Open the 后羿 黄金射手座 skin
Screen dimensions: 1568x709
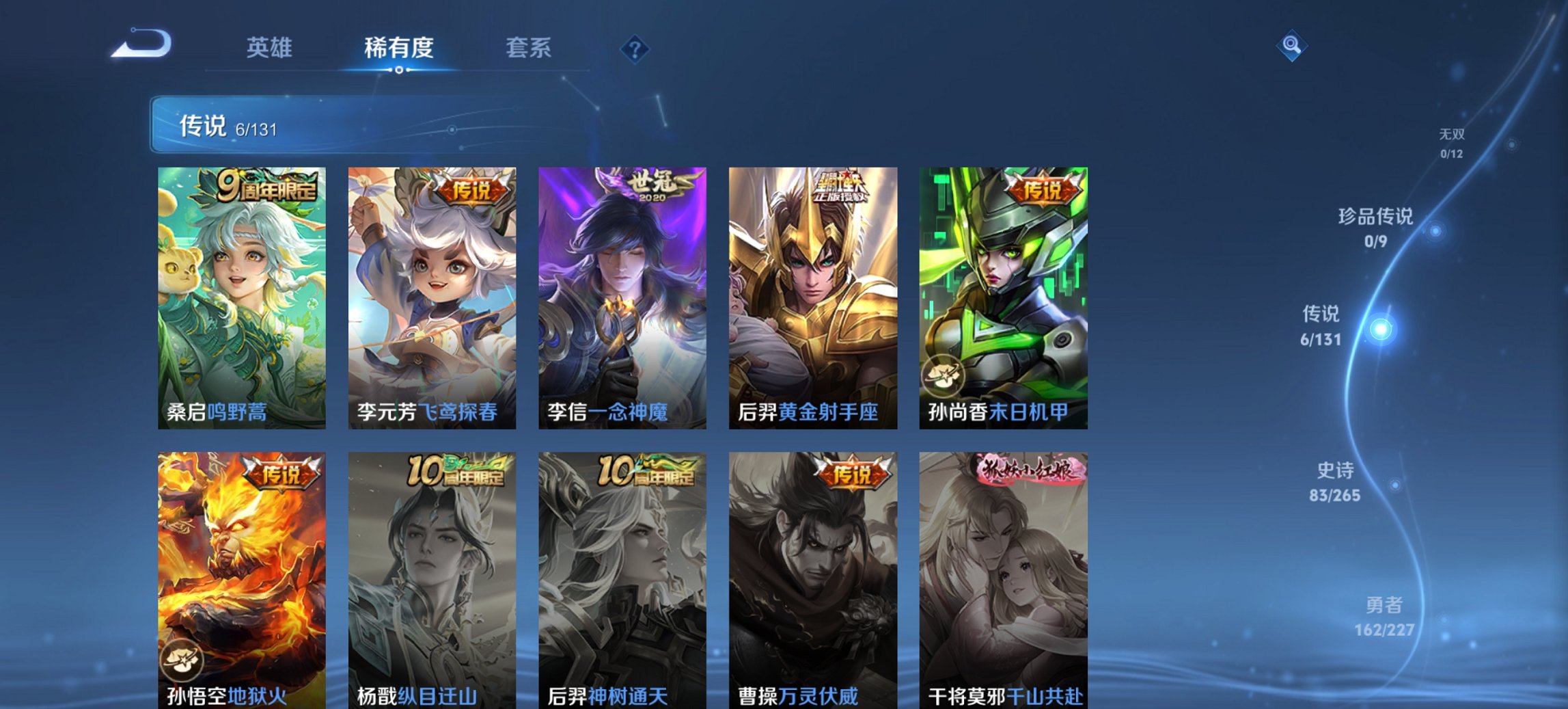812,294
